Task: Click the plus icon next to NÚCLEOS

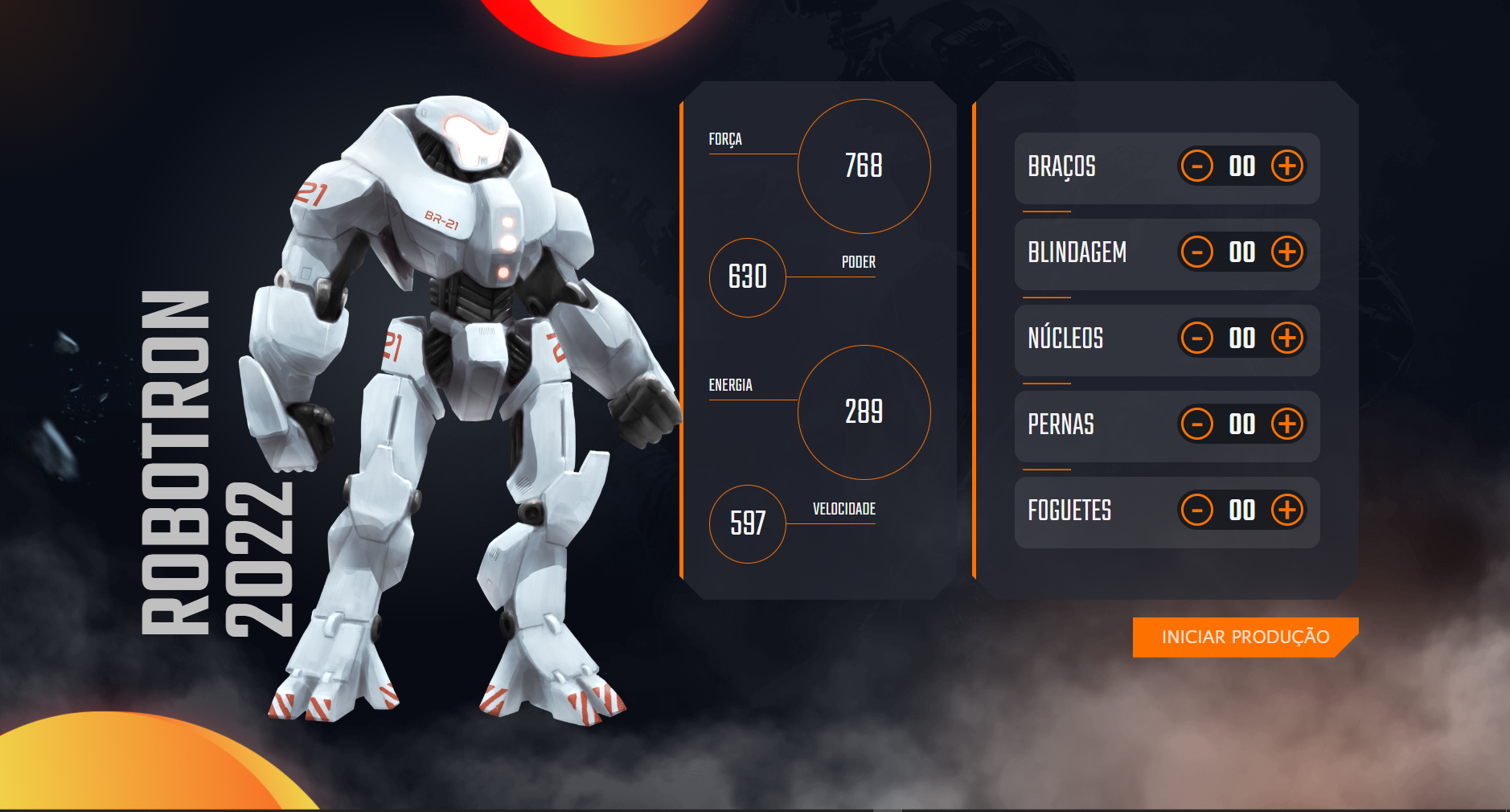Action: coord(1288,338)
